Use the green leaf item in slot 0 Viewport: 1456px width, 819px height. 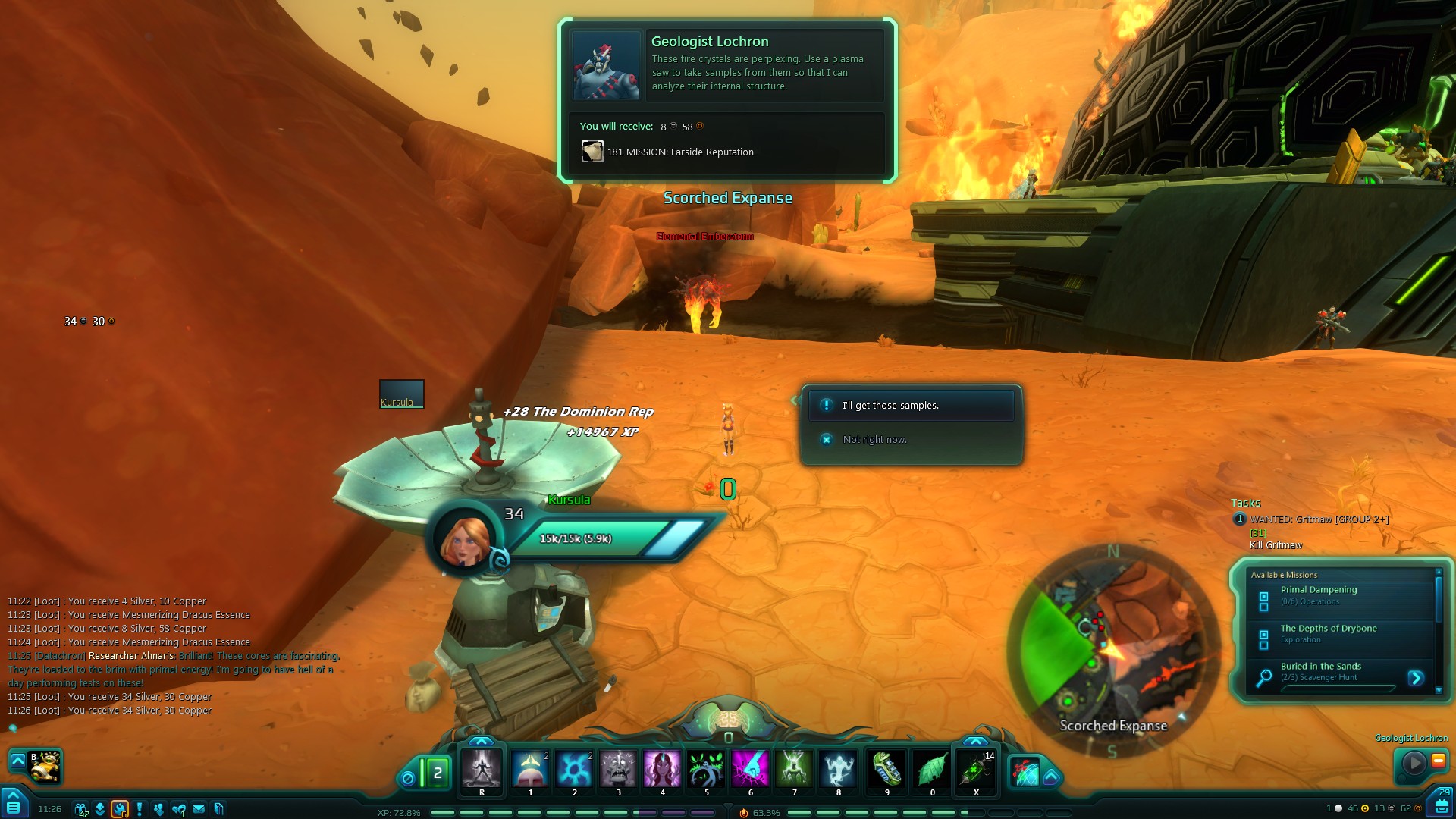coord(931,769)
